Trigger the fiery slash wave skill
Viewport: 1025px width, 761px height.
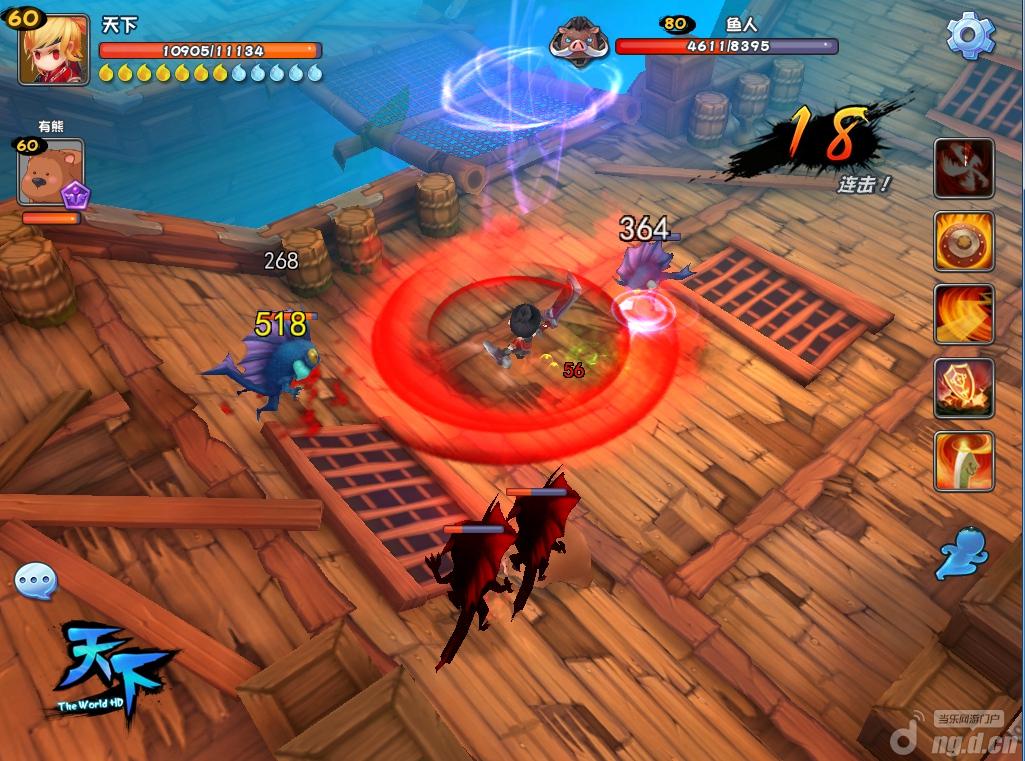click(x=964, y=314)
